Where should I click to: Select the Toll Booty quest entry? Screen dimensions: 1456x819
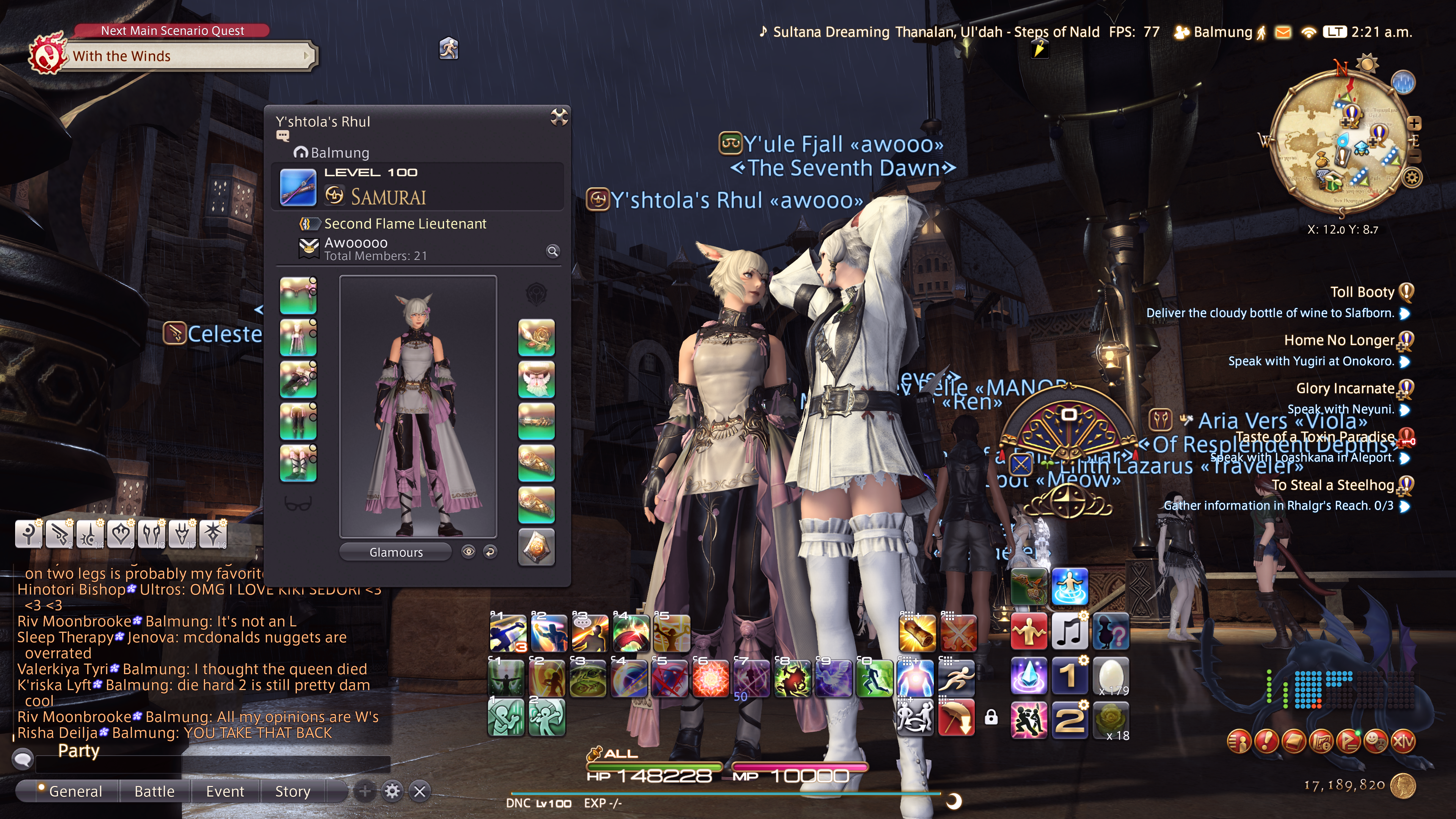pyautogui.click(x=1362, y=292)
